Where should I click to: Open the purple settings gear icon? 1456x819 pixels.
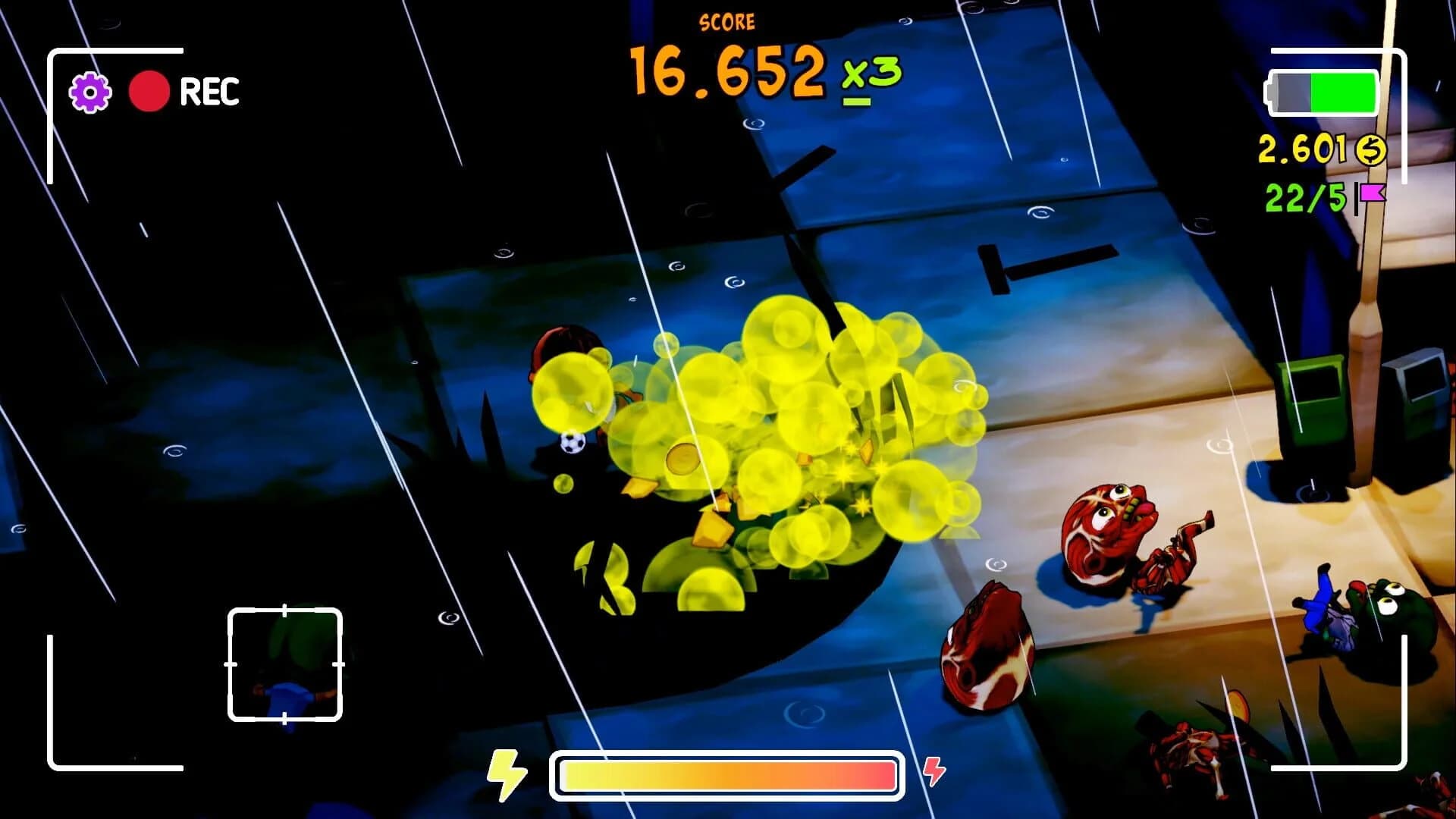coord(89,93)
